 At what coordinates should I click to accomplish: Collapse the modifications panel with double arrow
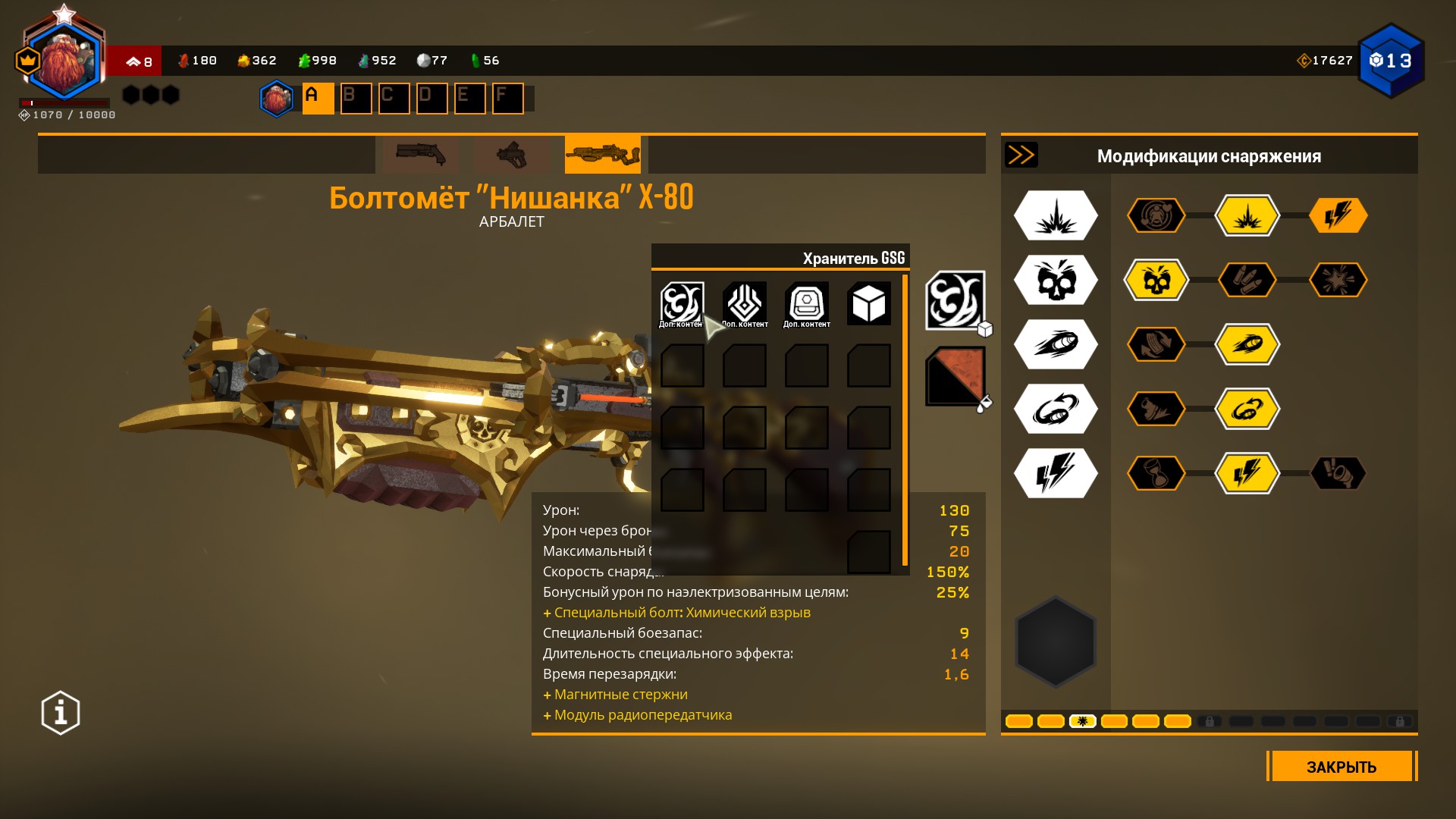point(1021,155)
